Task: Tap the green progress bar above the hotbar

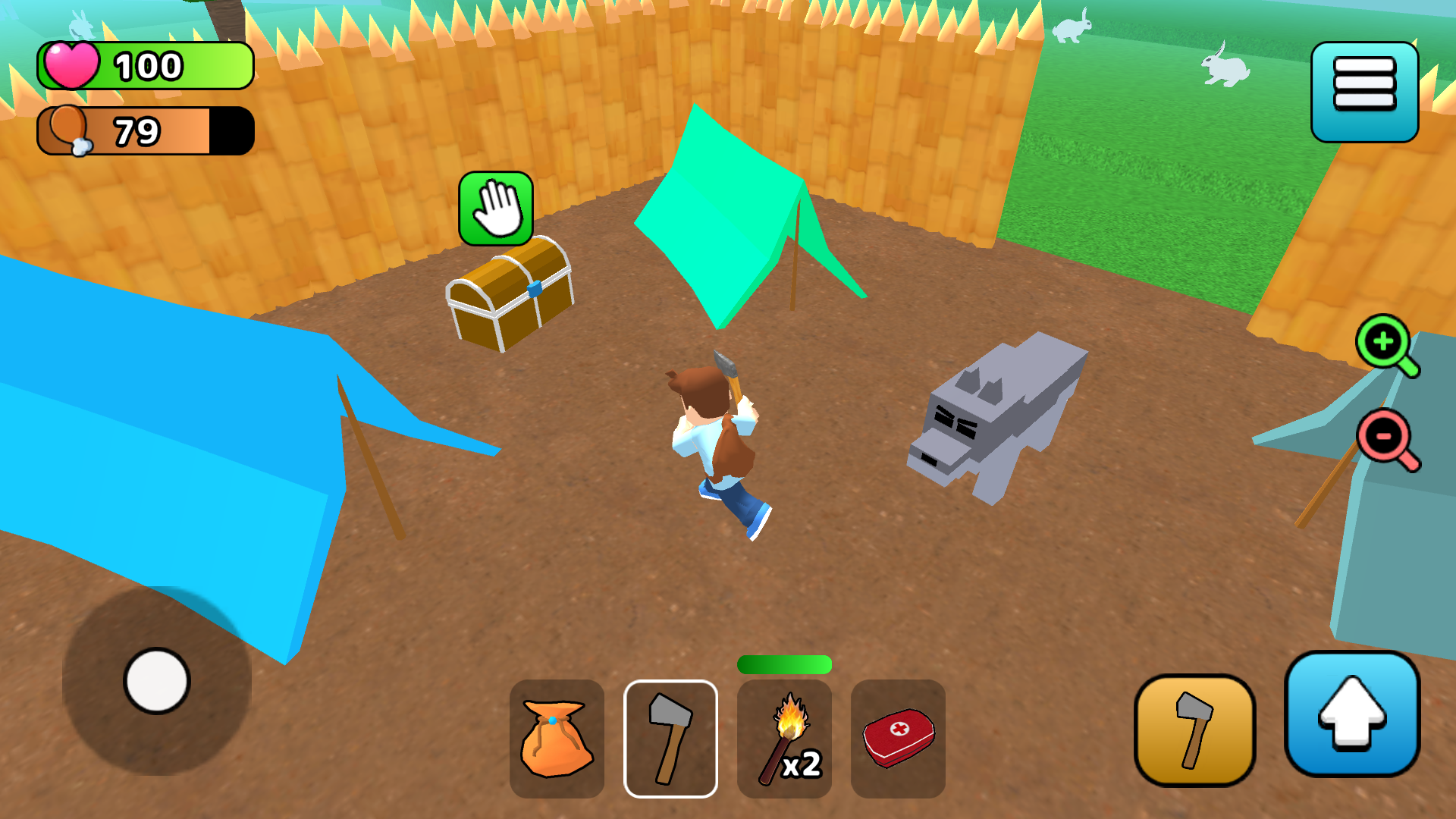Action: [x=784, y=664]
